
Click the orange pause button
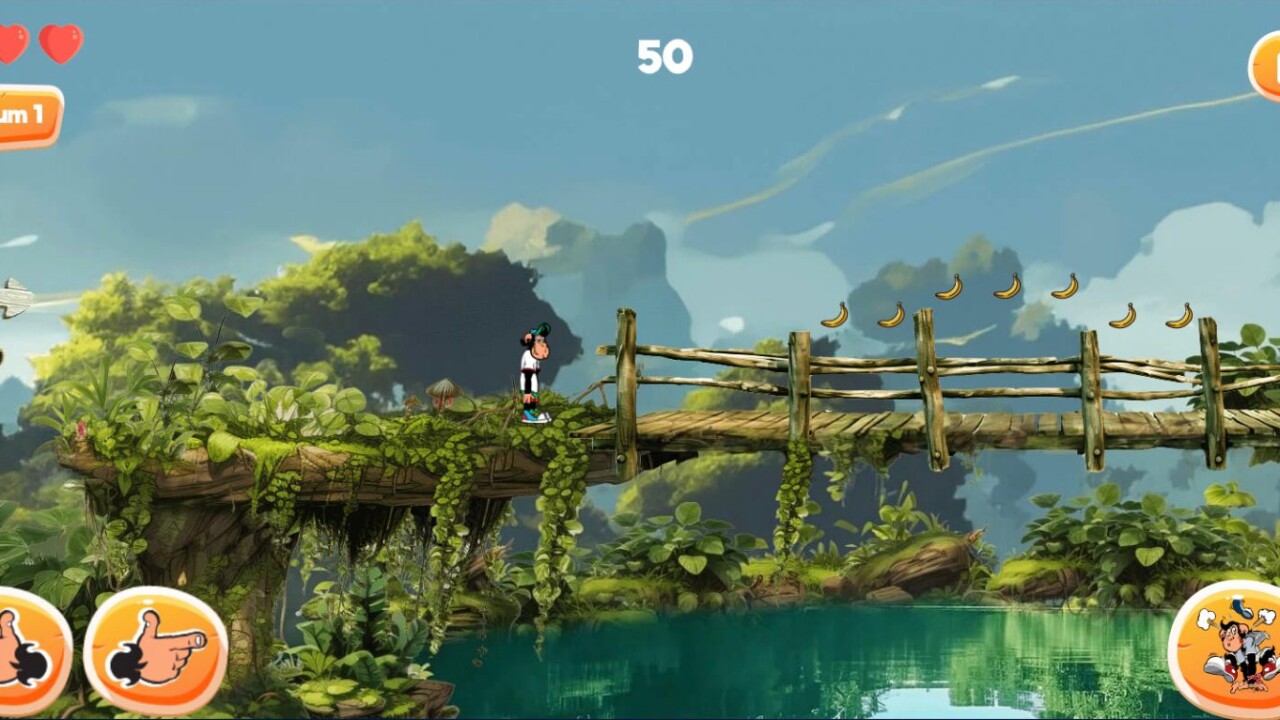click(x=1266, y=66)
